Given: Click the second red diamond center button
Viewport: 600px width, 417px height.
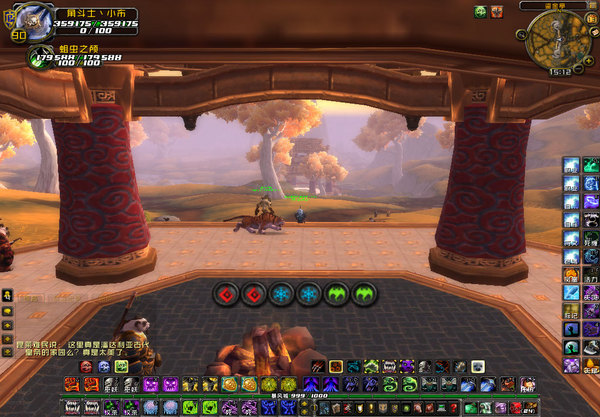Looking at the screenshot, I should (253, 294).
